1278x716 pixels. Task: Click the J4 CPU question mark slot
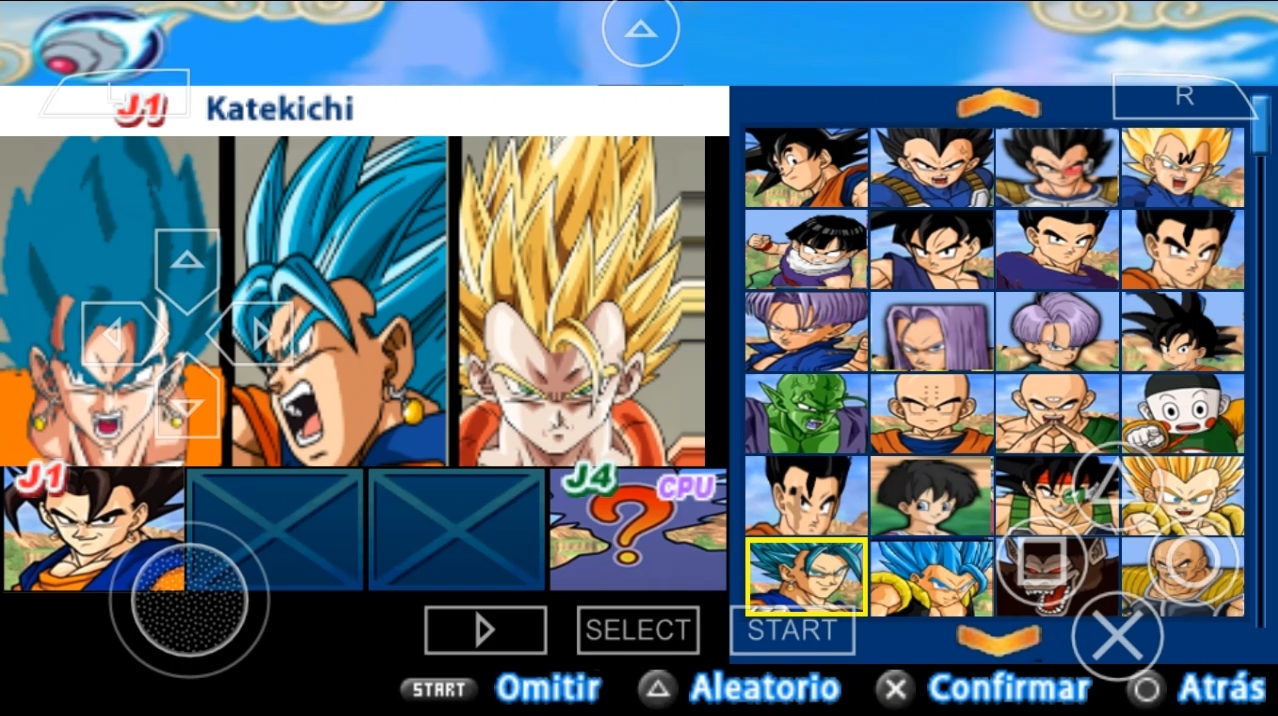[637, 528]
